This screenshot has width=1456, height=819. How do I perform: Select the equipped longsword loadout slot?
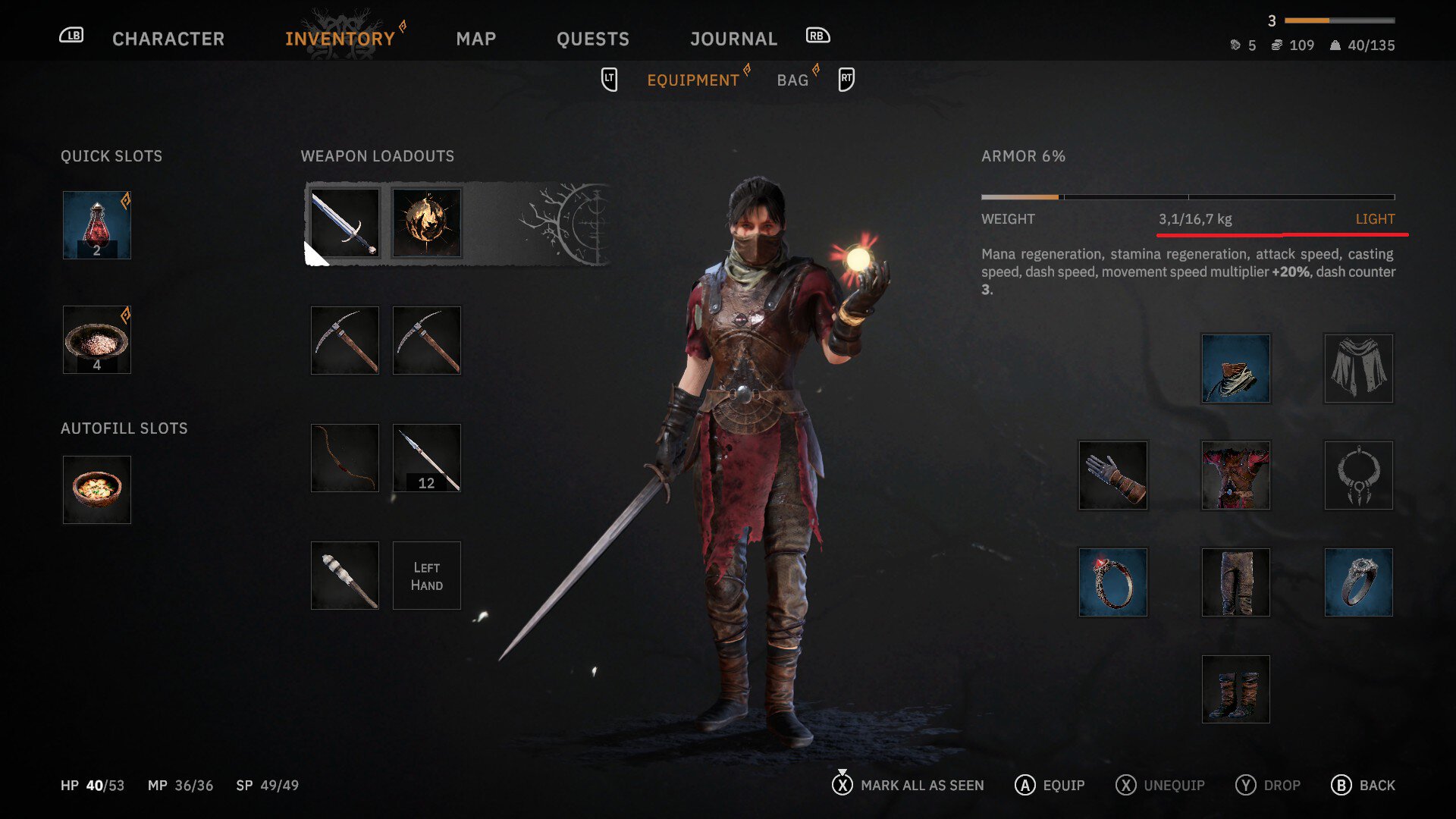[345, 223]
